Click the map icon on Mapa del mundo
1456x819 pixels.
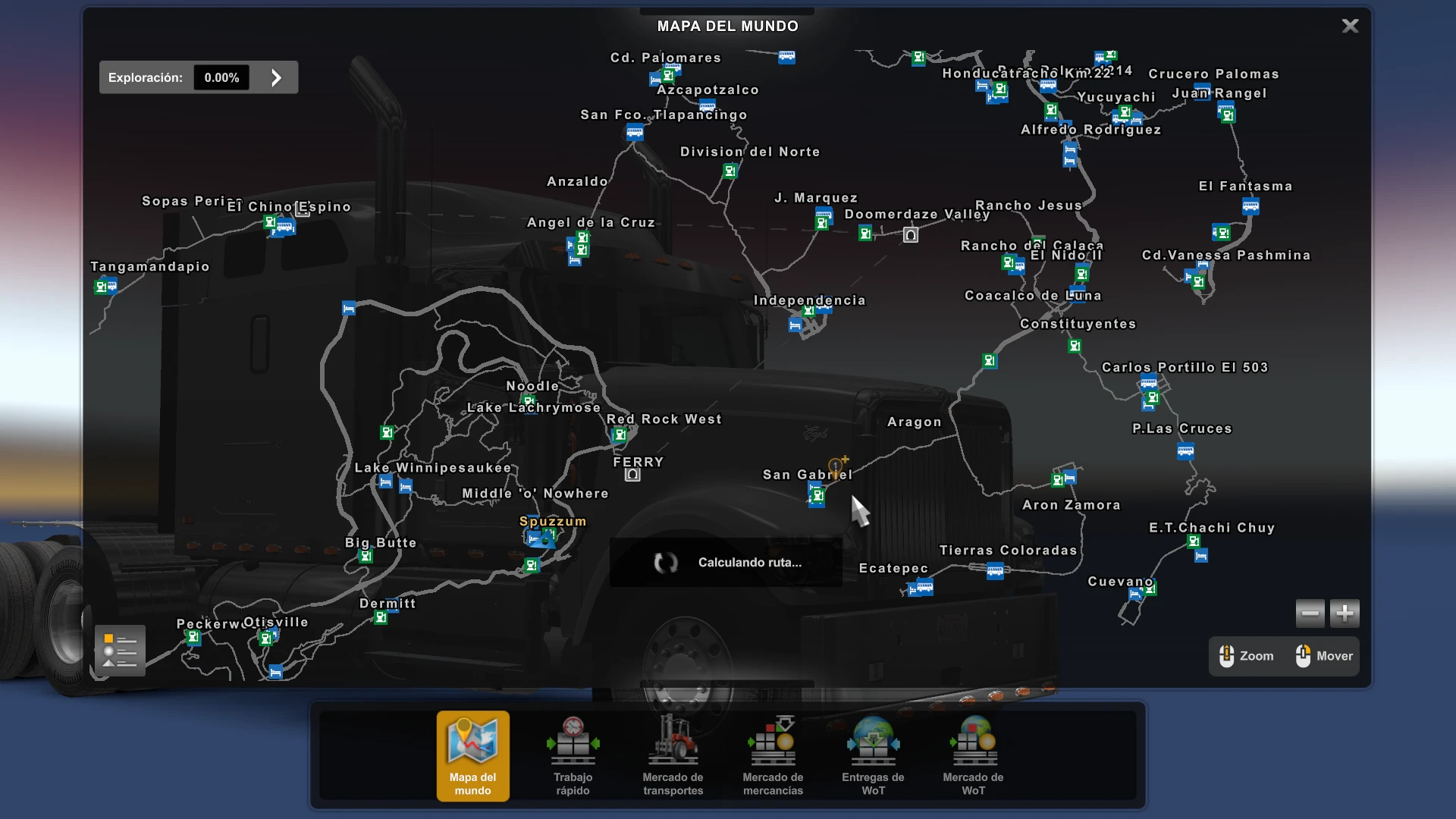tap(472, 739)
